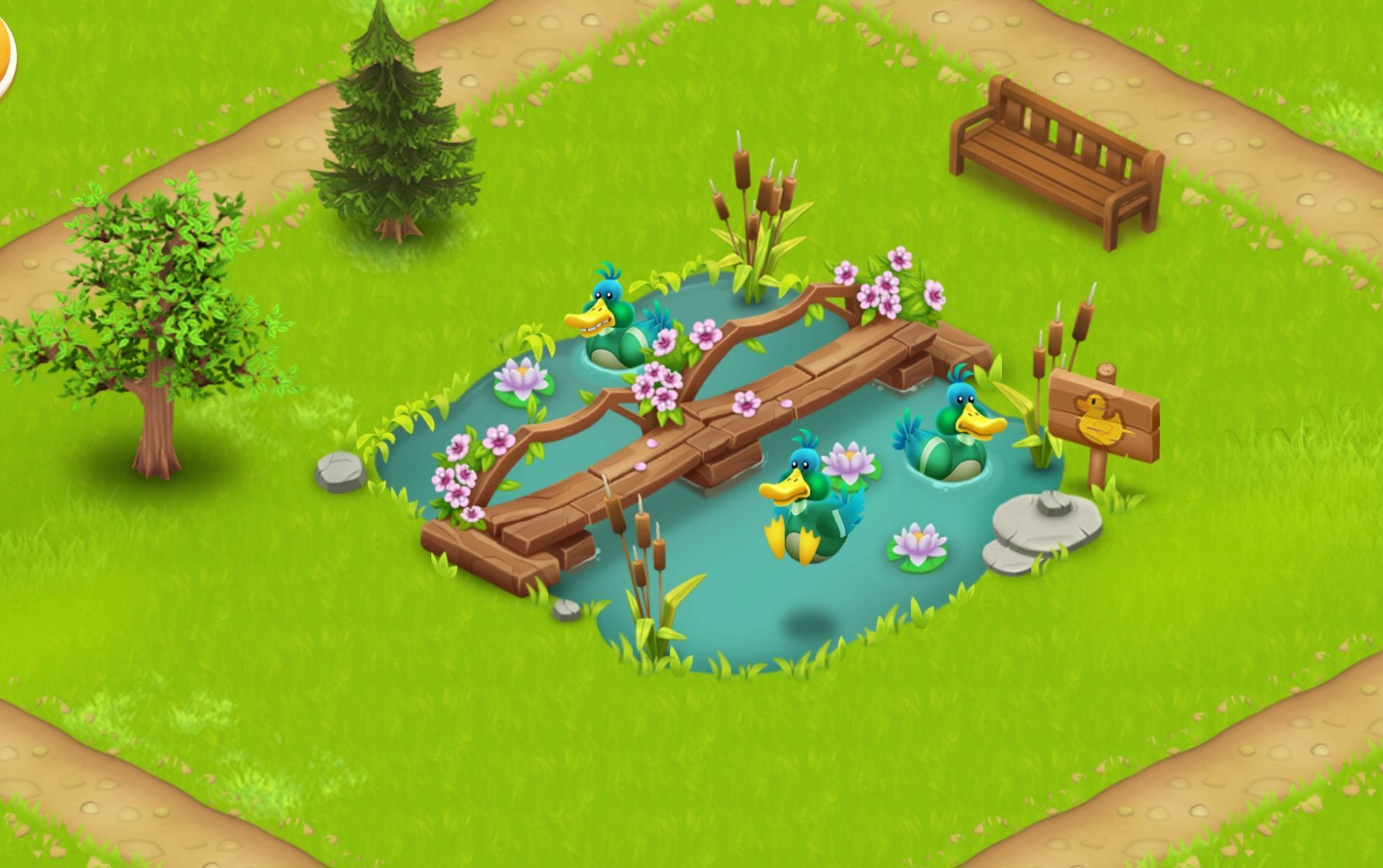Tap the orange round button at screen edge
Image resolution: width=1383 pixels, height=868 pixels.
pyautogui.click(x=5, y=56)
